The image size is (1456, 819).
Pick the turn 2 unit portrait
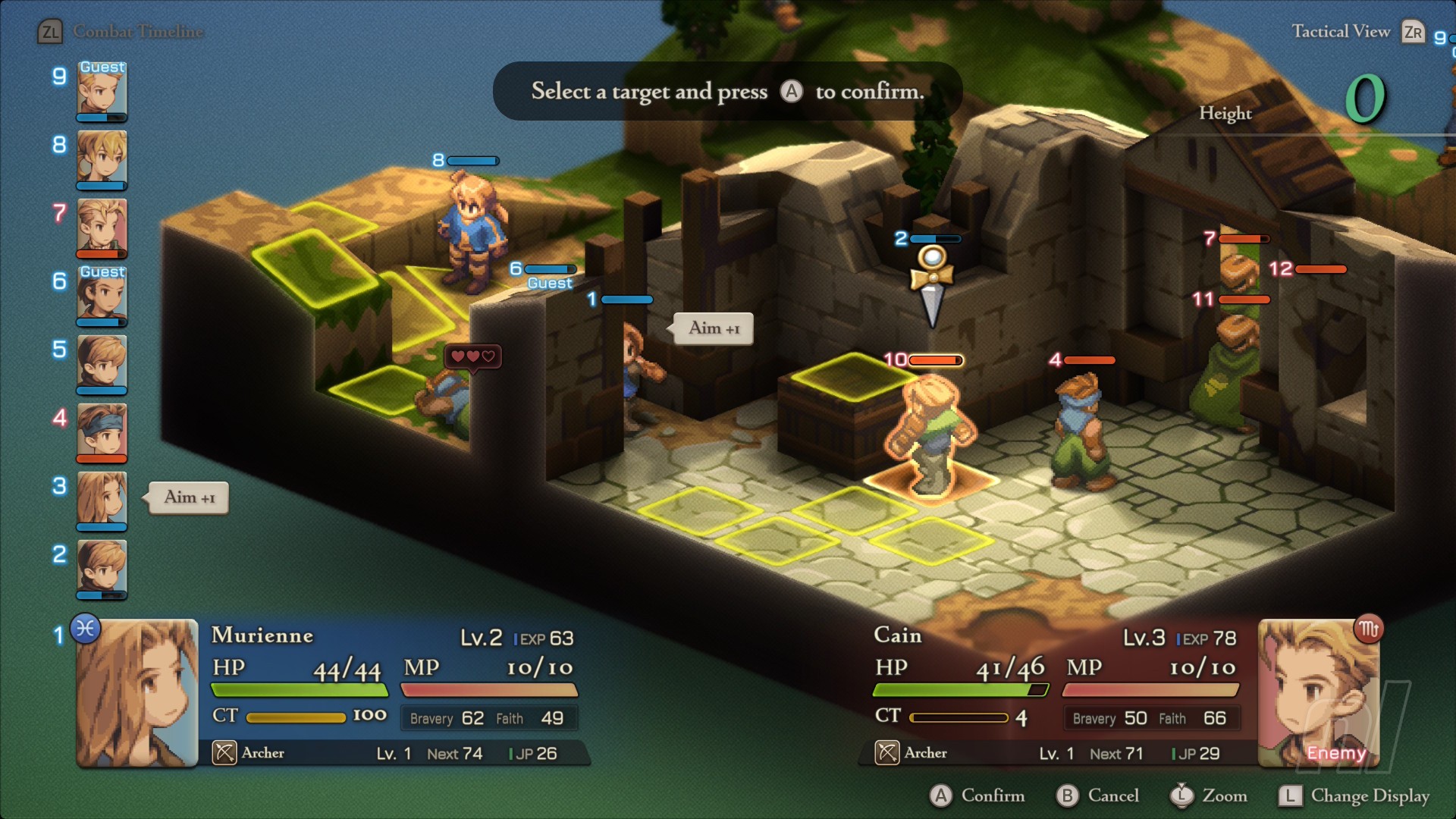(102, 569)
